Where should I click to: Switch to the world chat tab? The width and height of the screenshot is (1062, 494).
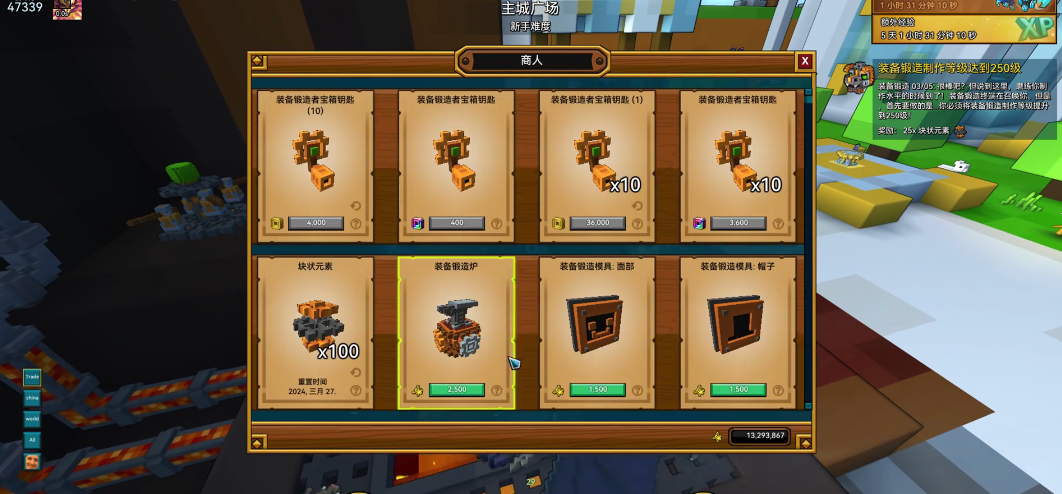[x=32, y=418]
